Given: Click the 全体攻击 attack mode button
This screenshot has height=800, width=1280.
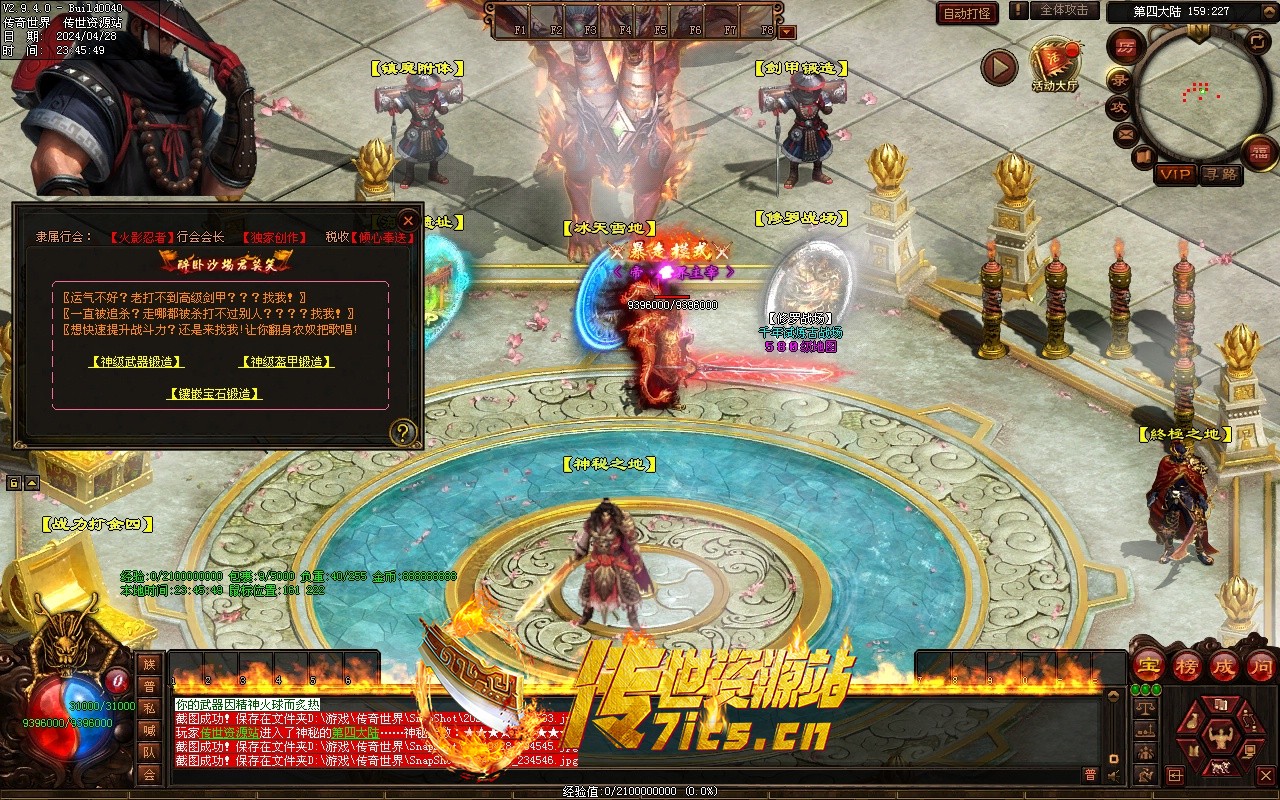Looking at the screenshot, I should click(x=1063, y=10).
